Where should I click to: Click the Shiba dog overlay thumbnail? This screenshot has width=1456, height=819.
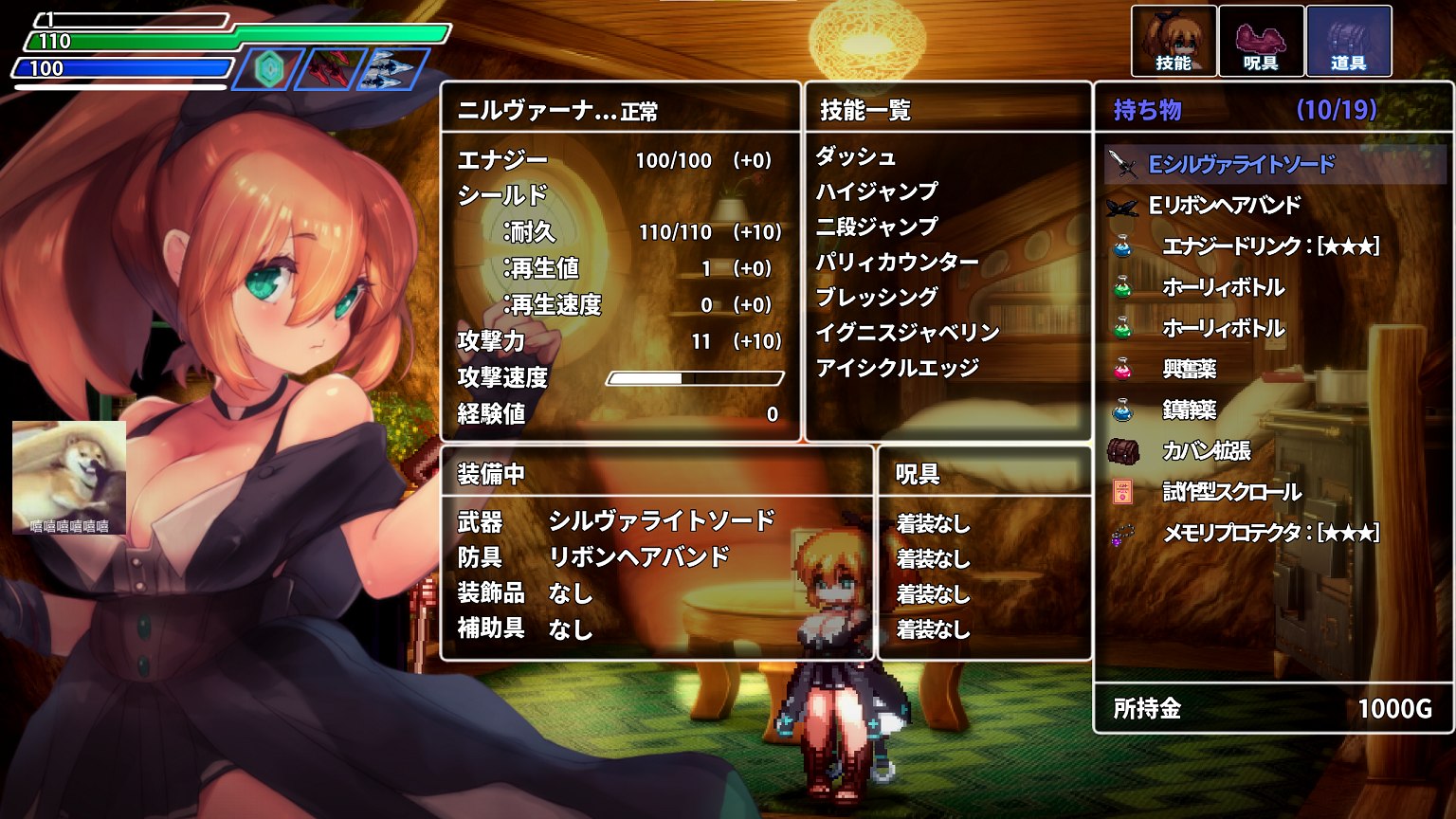pyautogui.click(x=69, y=477)
